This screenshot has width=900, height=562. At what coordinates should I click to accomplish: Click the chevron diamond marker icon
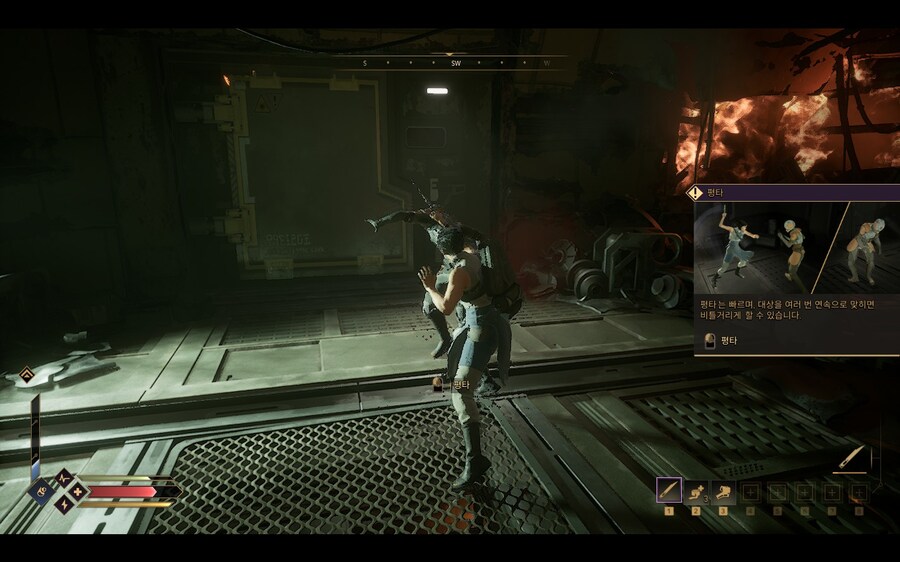pyautogui.click(x=26, y=375)
